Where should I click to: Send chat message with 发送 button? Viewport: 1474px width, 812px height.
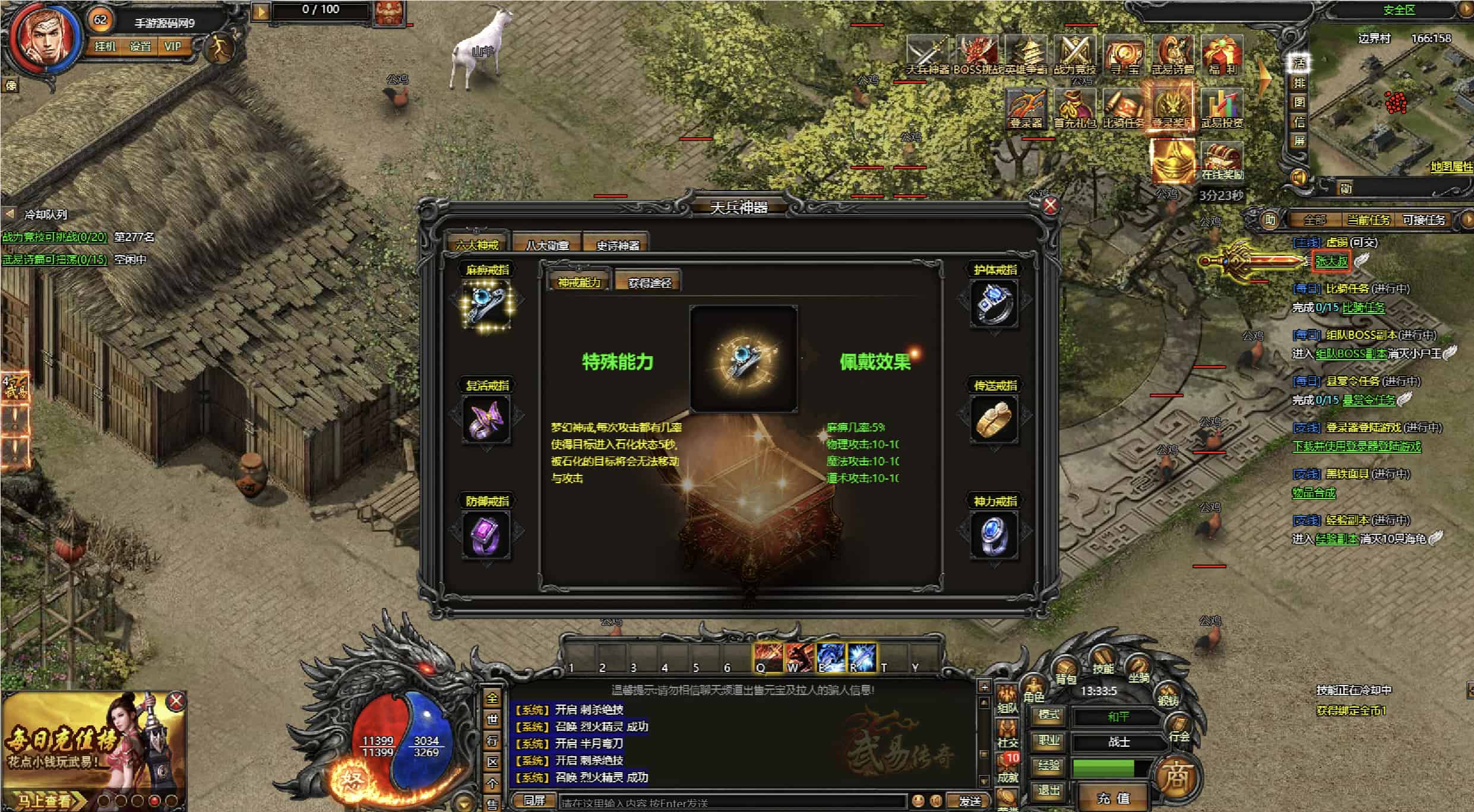pos(969,801)
